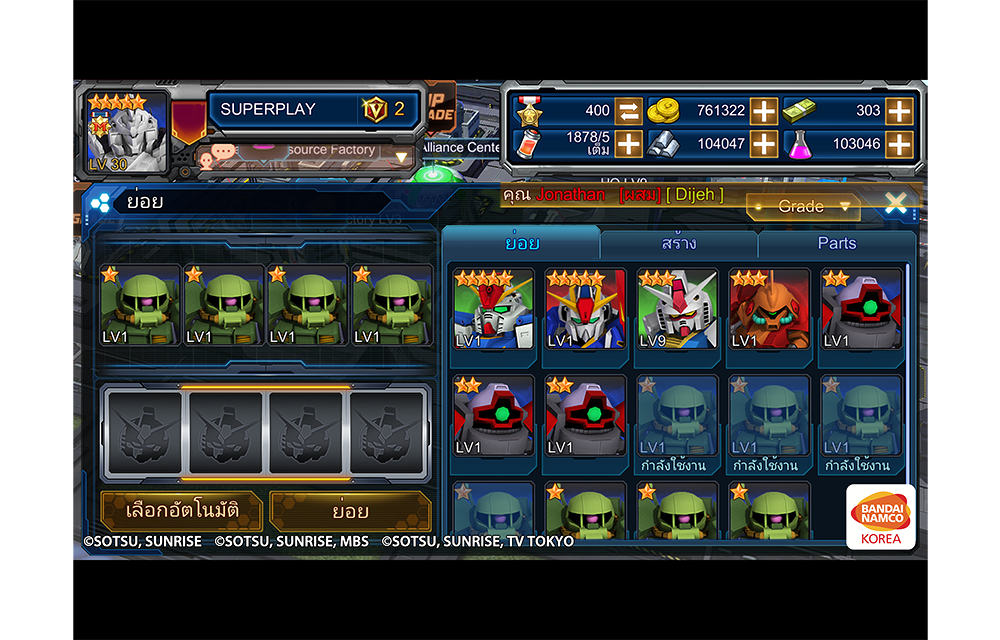Switch to the Parts tab
The height and width of the screenshot is (640, 1000).
click(836, 243)
